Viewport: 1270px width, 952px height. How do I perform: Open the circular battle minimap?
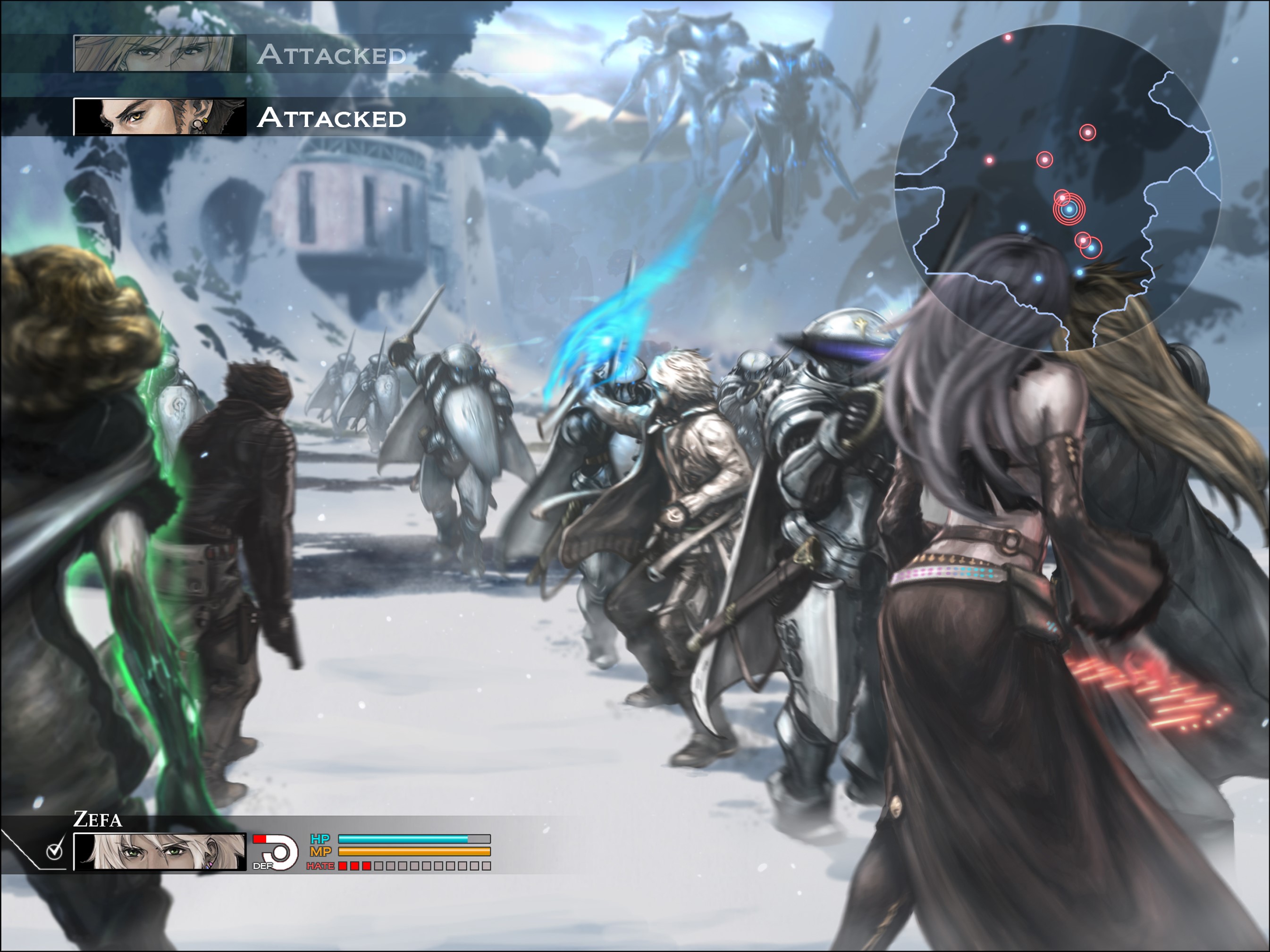[1058, 187]
